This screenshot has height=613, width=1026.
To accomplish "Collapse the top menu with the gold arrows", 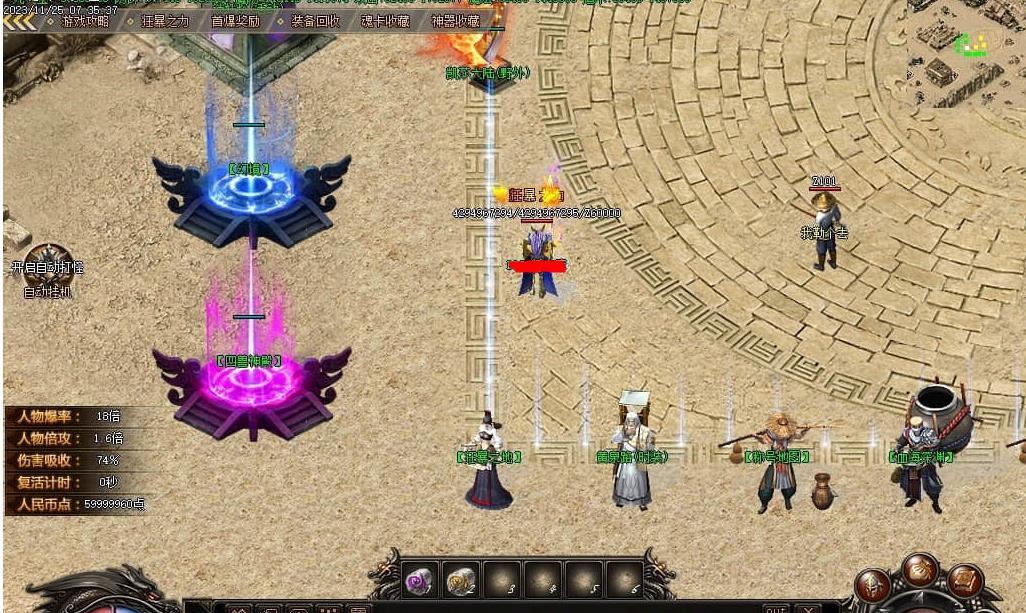I will tap(19, 21).
